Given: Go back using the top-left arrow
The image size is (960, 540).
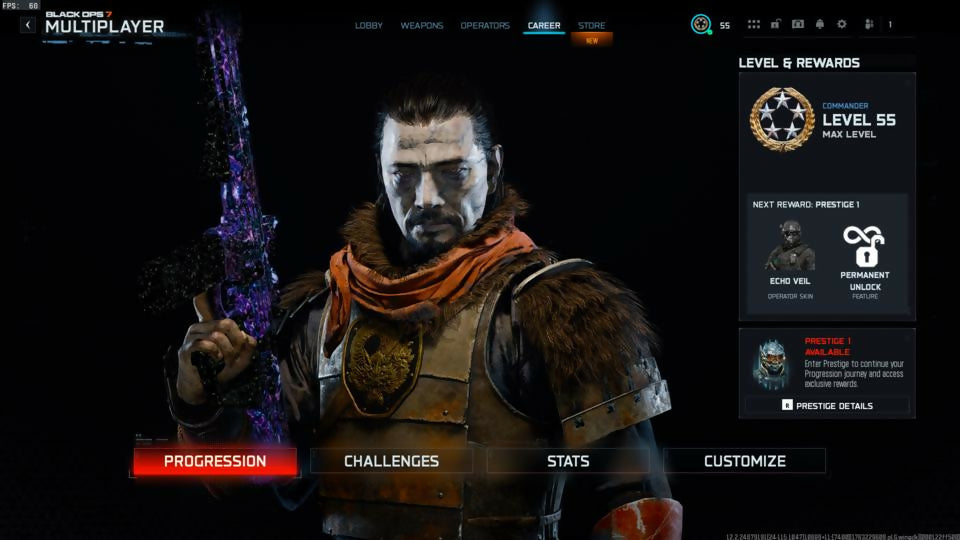Looking at the screenshot, I should pos(28,25).
